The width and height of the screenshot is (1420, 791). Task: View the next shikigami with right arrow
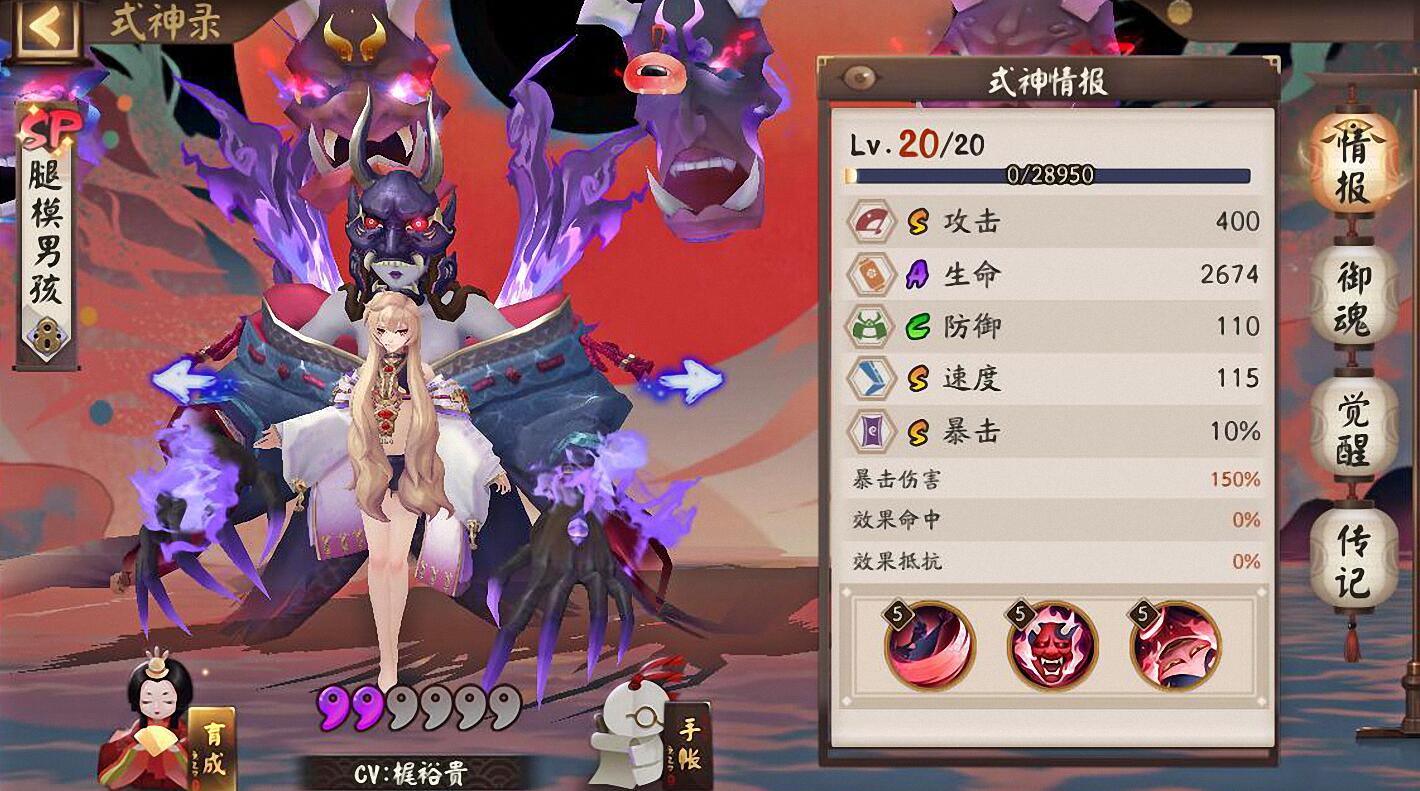pyautogui.click(x=690, y=382)
